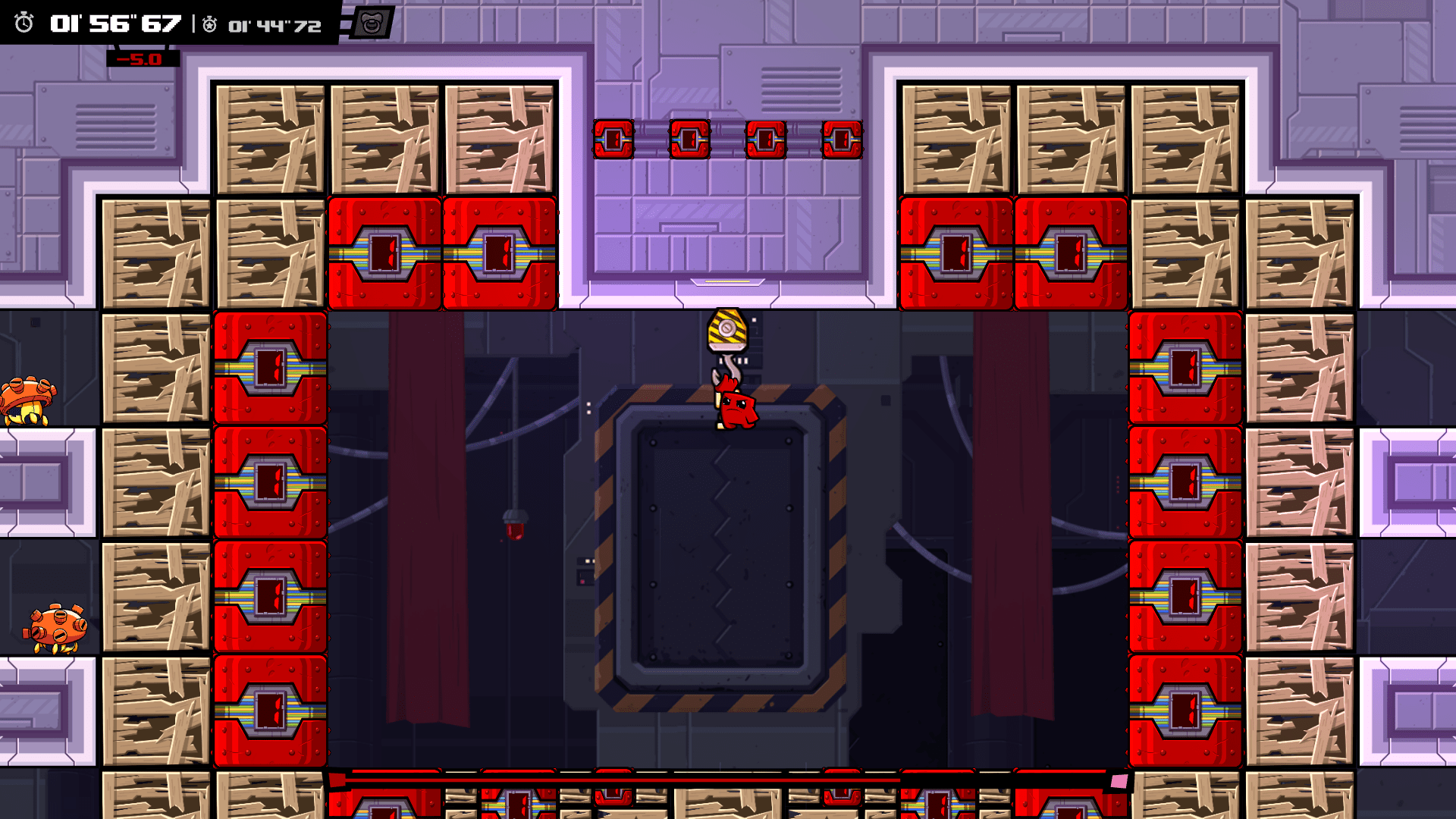
Task: Click the yellow crane hook above Meat Boy
Action: pyautogui.click(x=727, y=330)
